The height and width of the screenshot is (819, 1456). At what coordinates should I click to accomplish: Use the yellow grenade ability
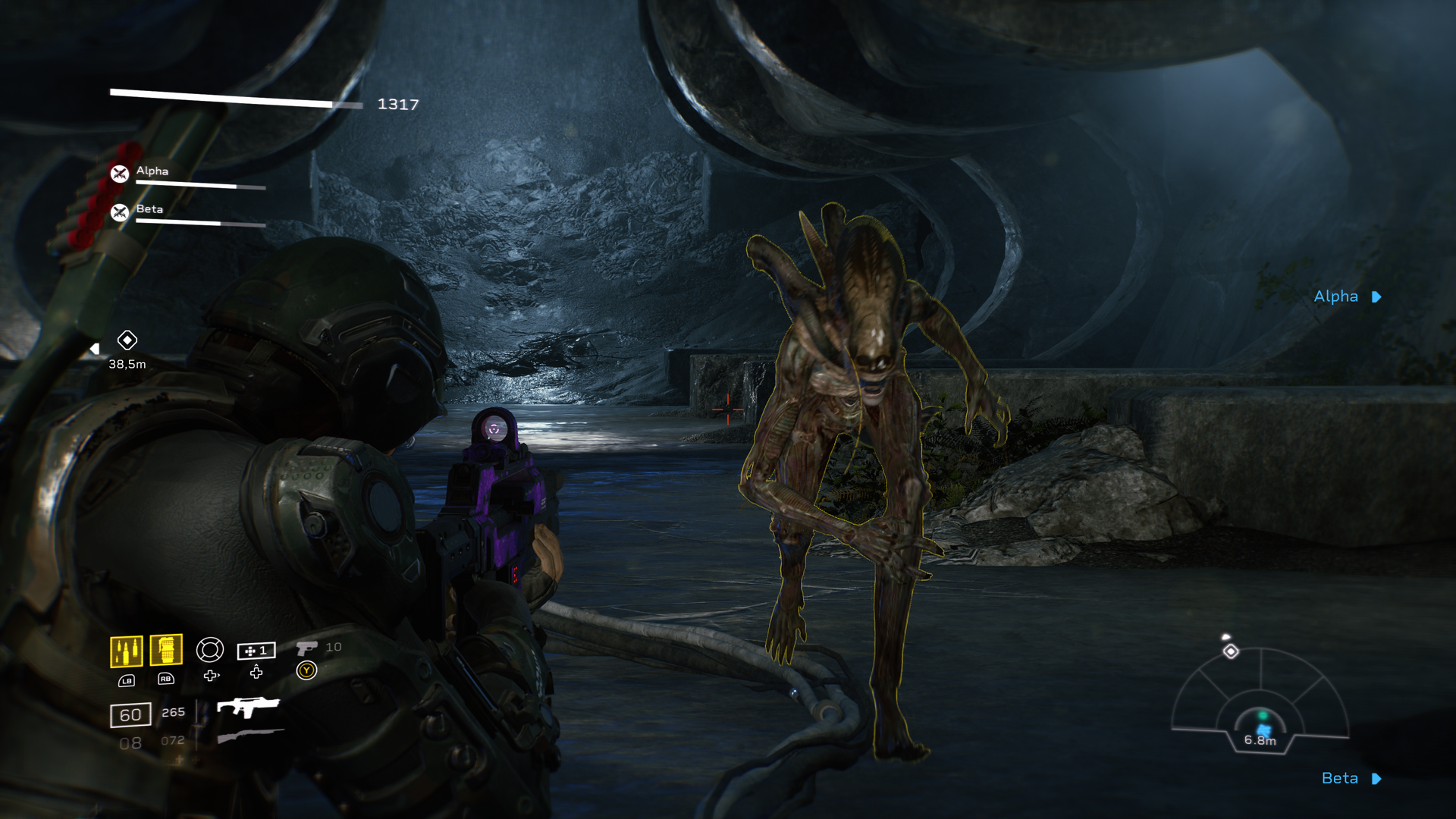[166, 650]
